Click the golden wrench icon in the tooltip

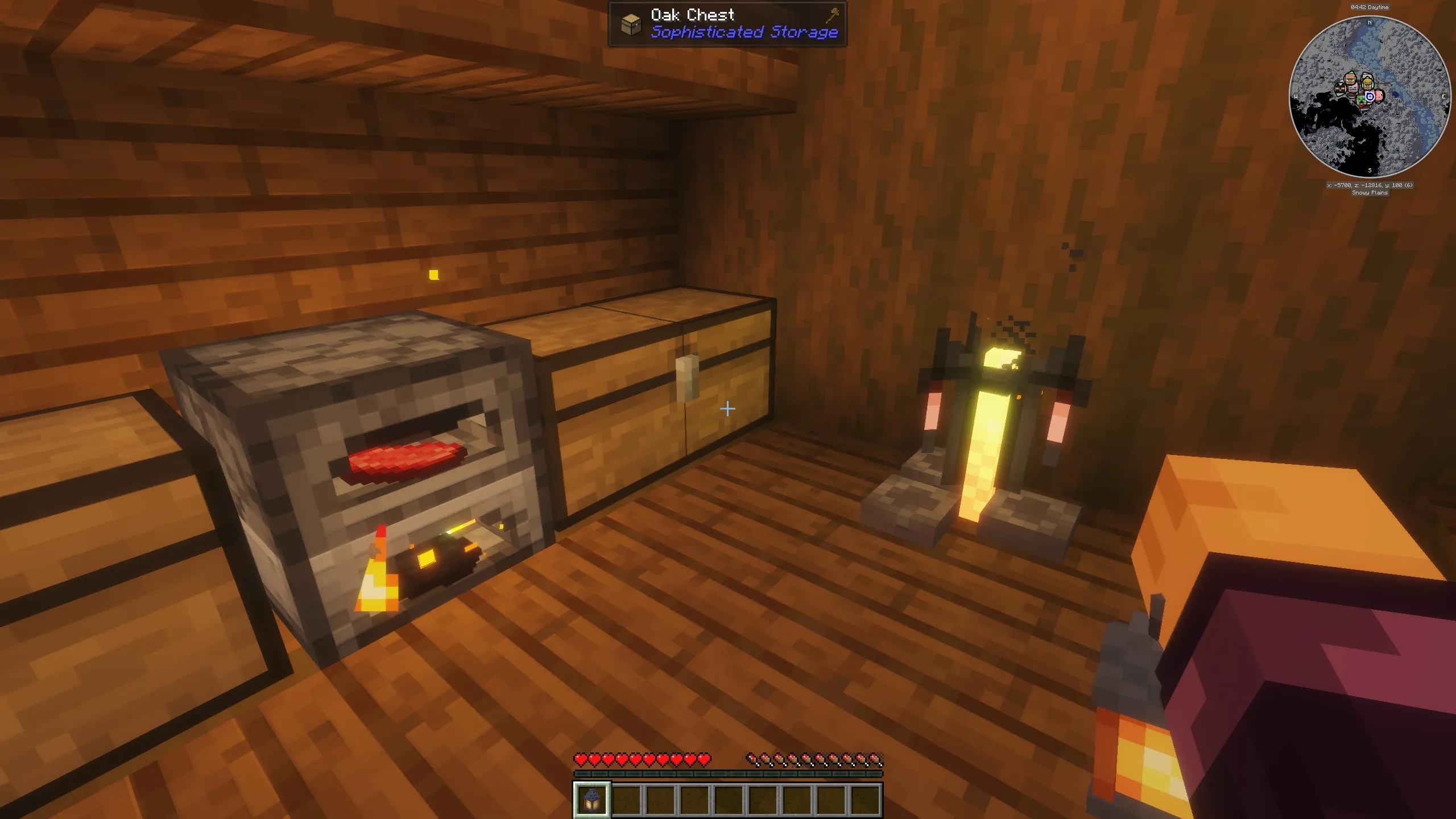(830, 15)
